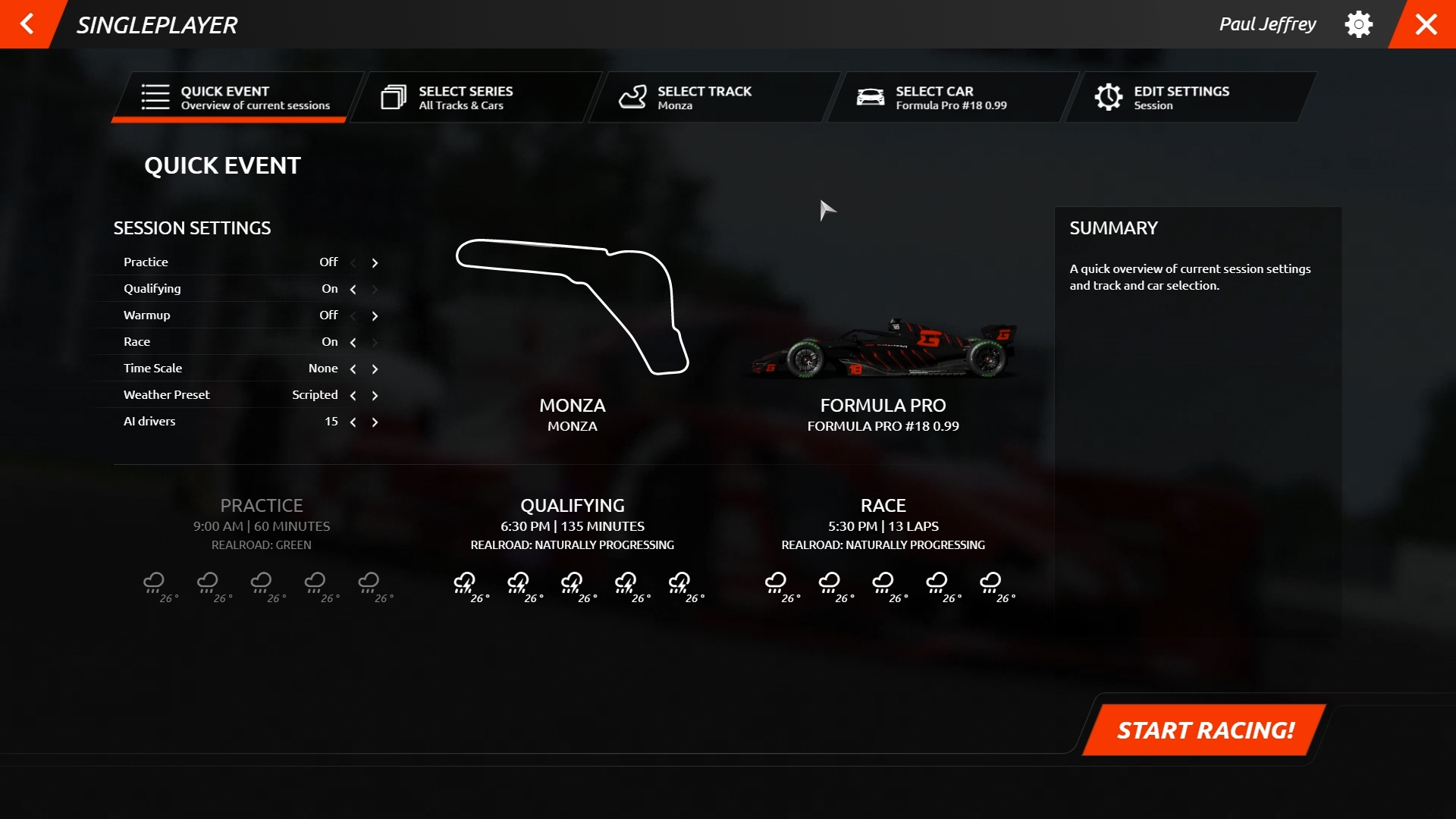This screenshot has height=819, width=1456.
Task: Close the Singleplayer screen
Action: pyautogui.click(x=1426, y=24)
